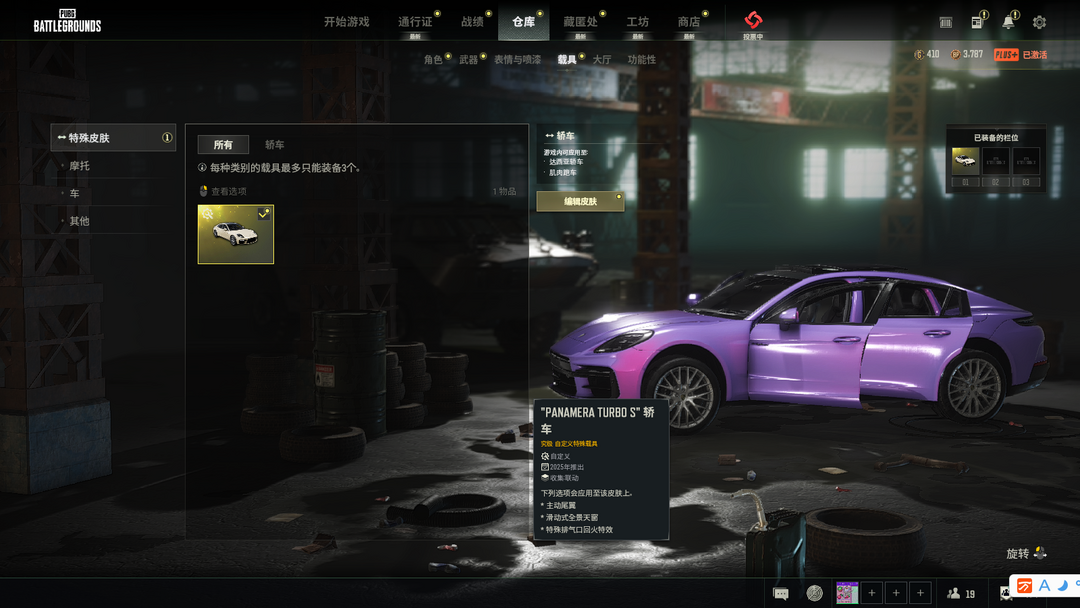Open the gear settings icon
1080x608 pixels.
coord(1039,22)
